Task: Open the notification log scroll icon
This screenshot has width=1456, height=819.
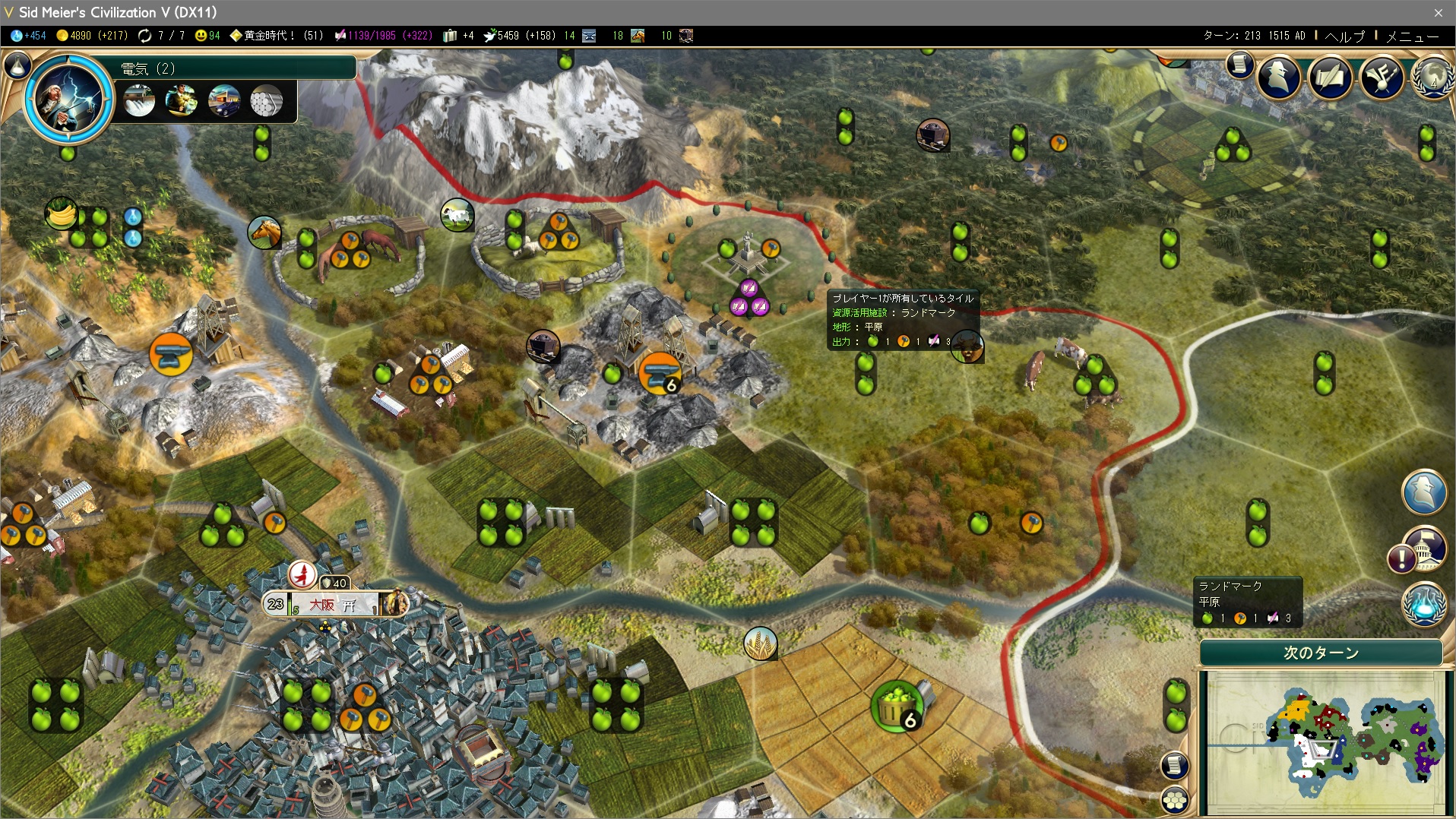Action: point(1239,65)
